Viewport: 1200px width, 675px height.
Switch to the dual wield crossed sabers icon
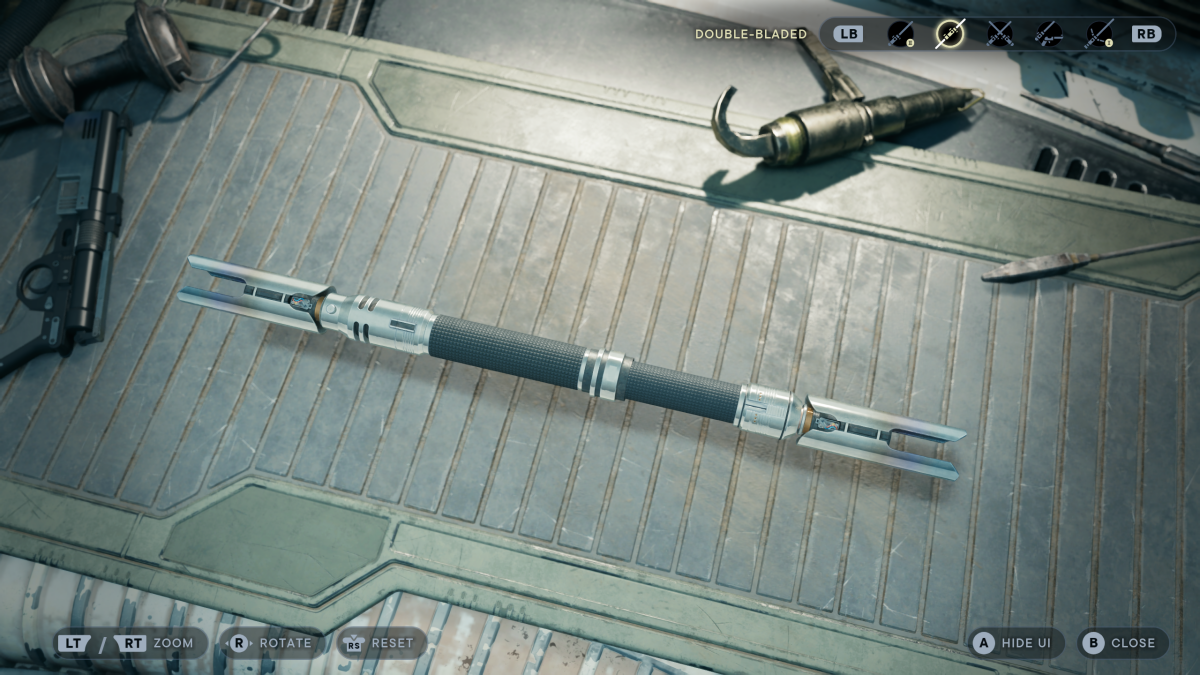[x=1000, y=34]
